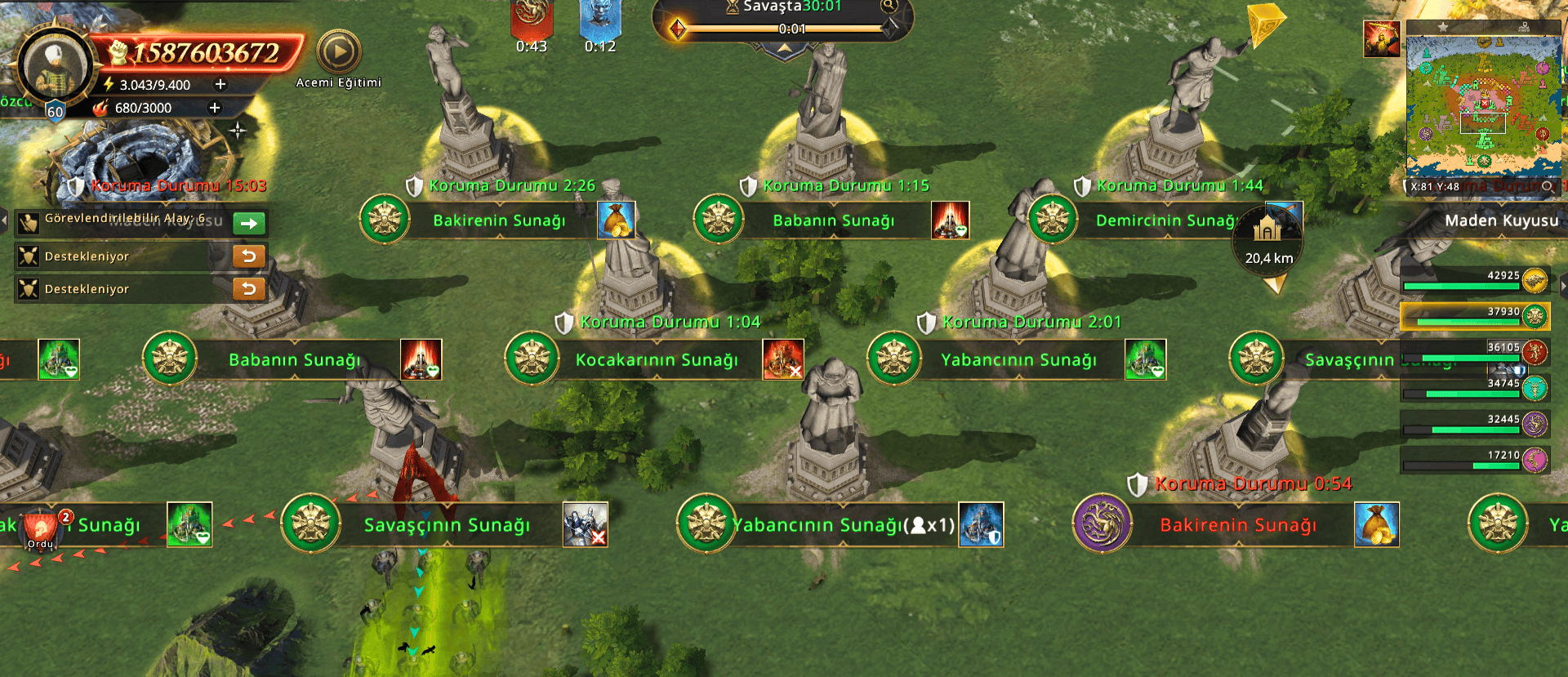This screenshot has width=1568, height=677.
Task: Click the magnifier on the Savaşta timer bar
Action: 889,7
